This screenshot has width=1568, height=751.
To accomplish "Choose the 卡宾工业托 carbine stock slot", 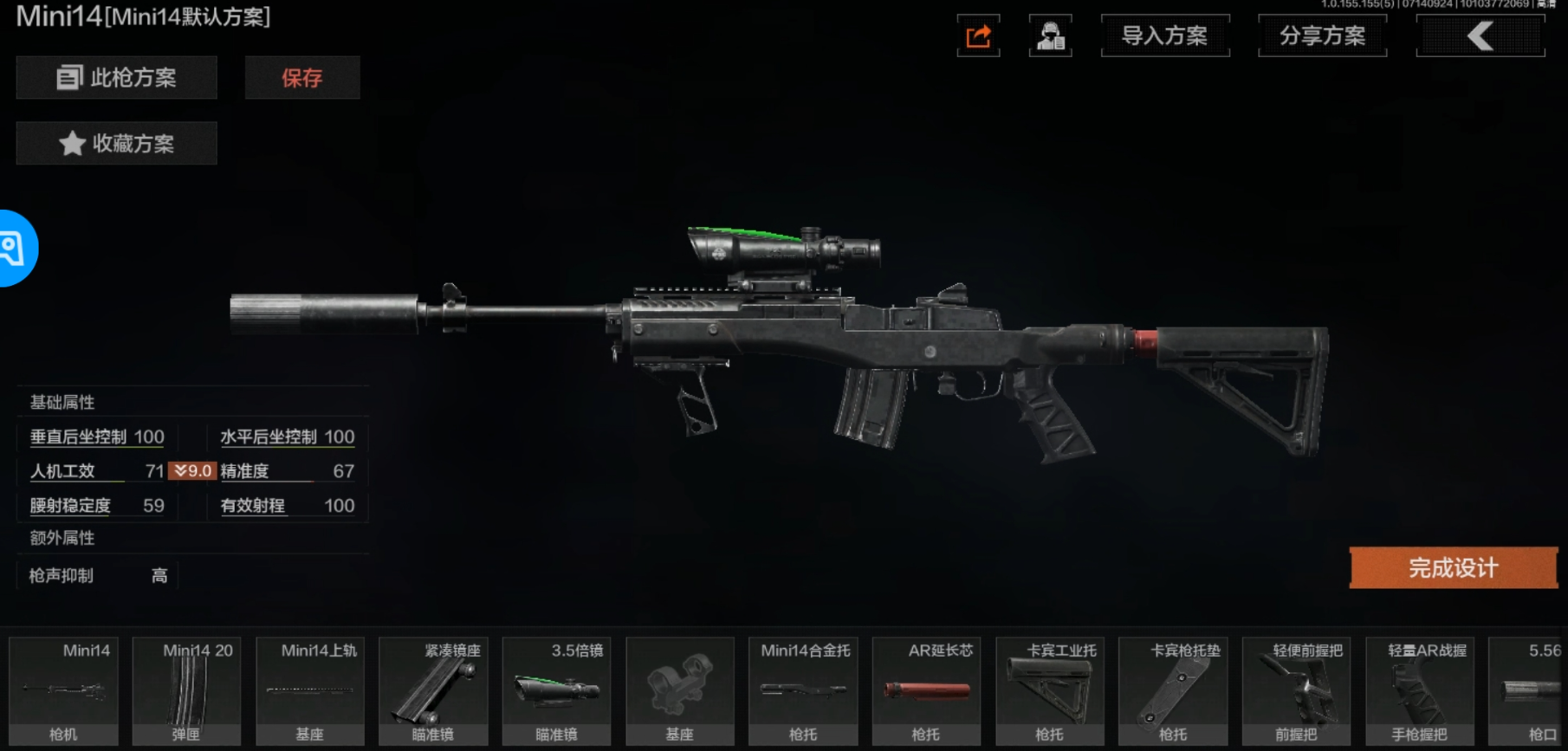I will click(x=1050, y=691).
